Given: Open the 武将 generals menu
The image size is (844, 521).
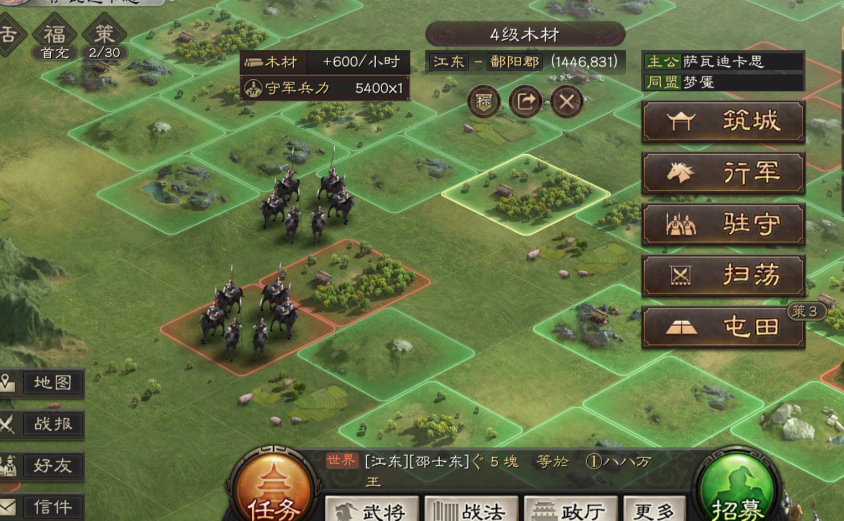Looking at the screenshot, I should point(370,509).
